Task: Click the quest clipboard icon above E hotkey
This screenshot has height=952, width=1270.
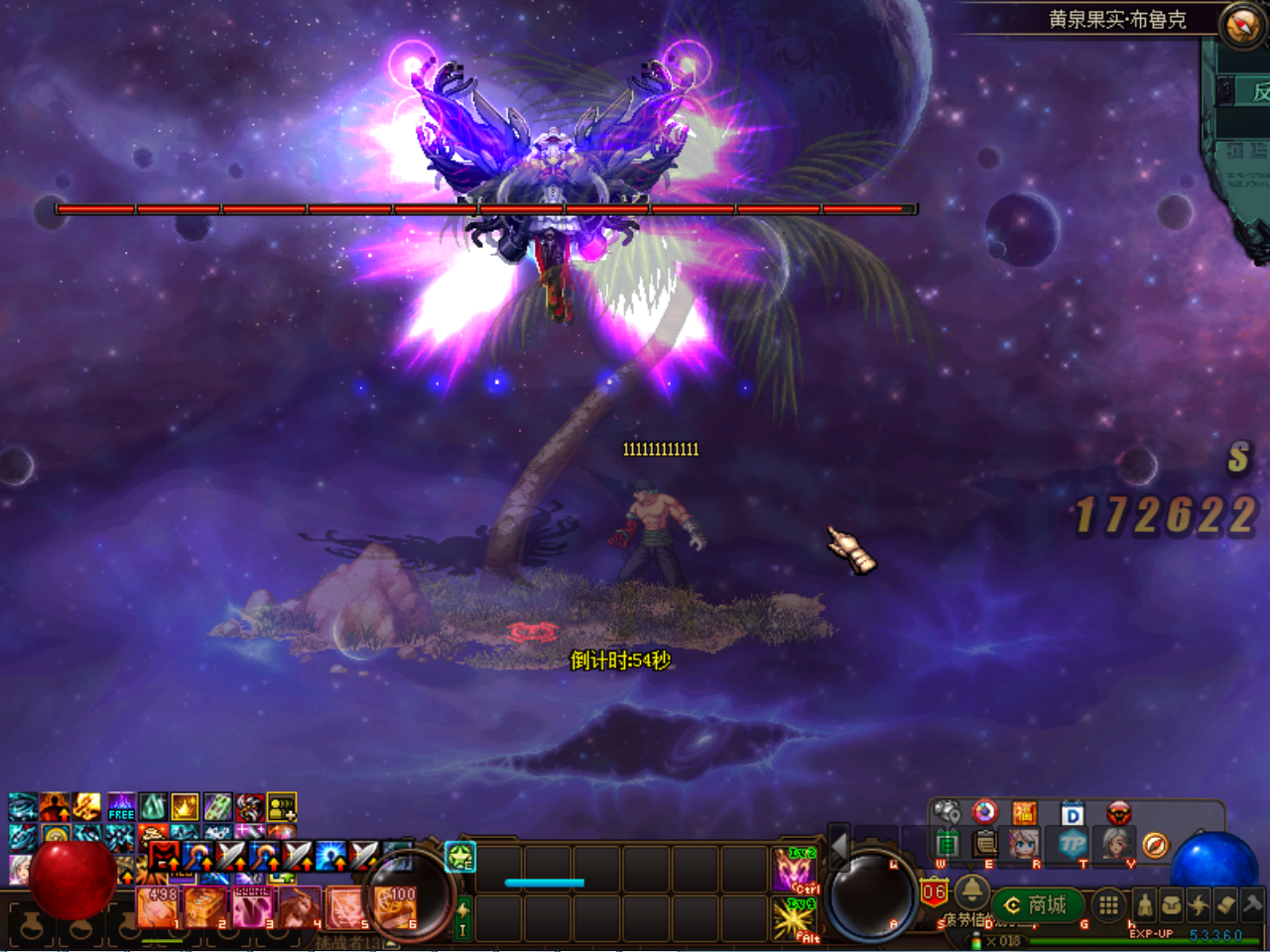Action: click(x=983, y=845)
